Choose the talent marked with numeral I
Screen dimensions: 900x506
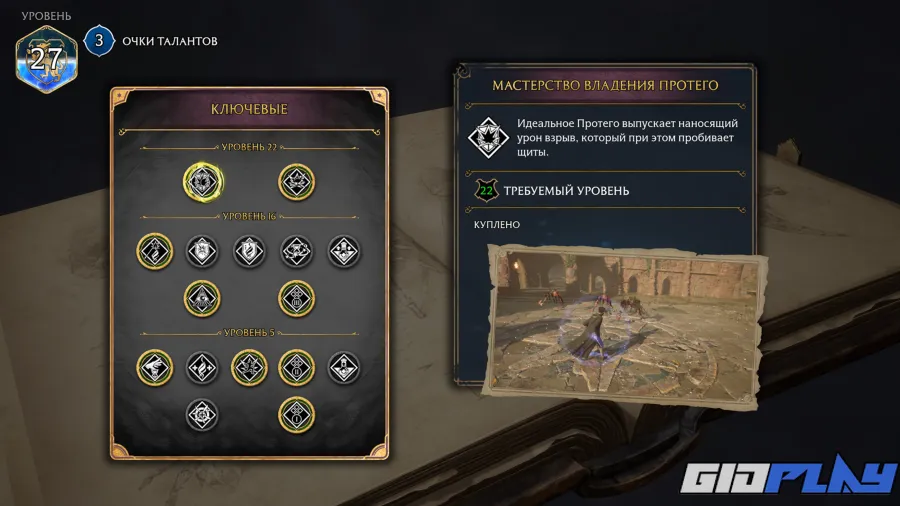(297, 412)
